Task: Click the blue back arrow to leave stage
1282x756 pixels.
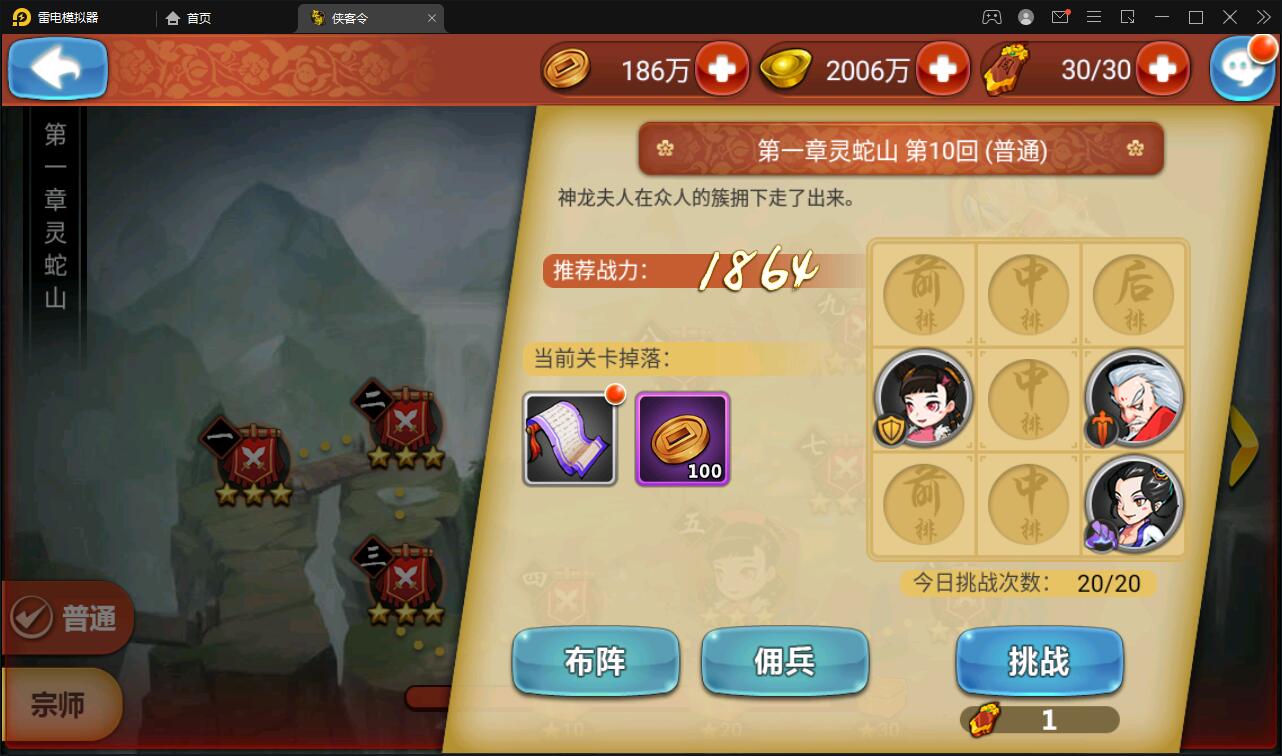Action: (x=57, y=68)
